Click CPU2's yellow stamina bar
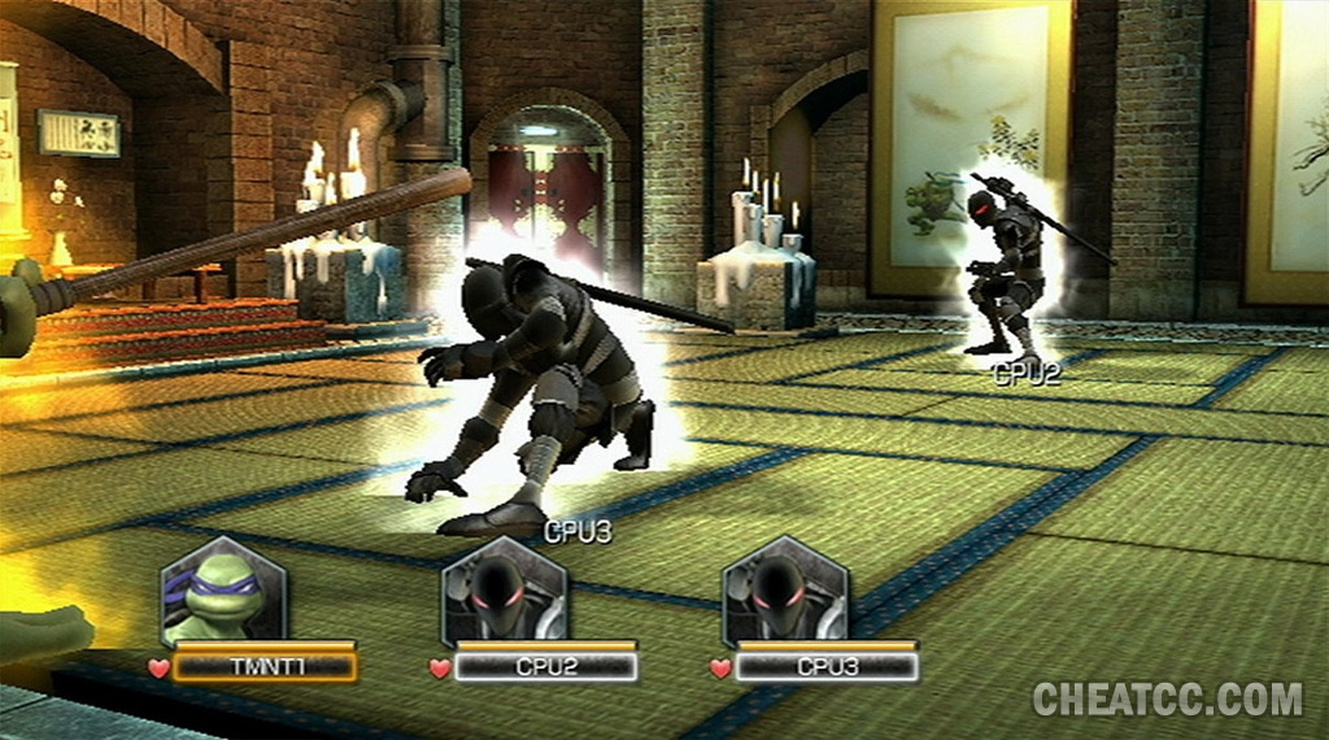Screen dimensions: 1329x740 pyautogui.click(x=545, y=645)
